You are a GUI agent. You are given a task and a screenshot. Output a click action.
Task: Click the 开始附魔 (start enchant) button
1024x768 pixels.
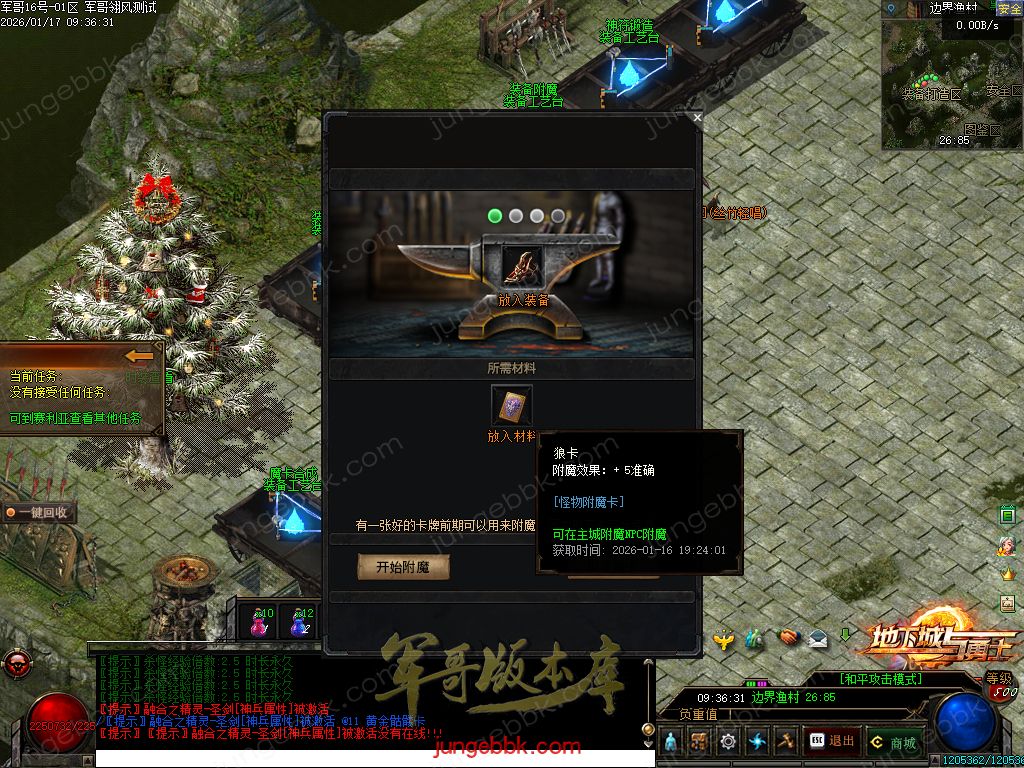pyautogui.click(x=403, y=567)
